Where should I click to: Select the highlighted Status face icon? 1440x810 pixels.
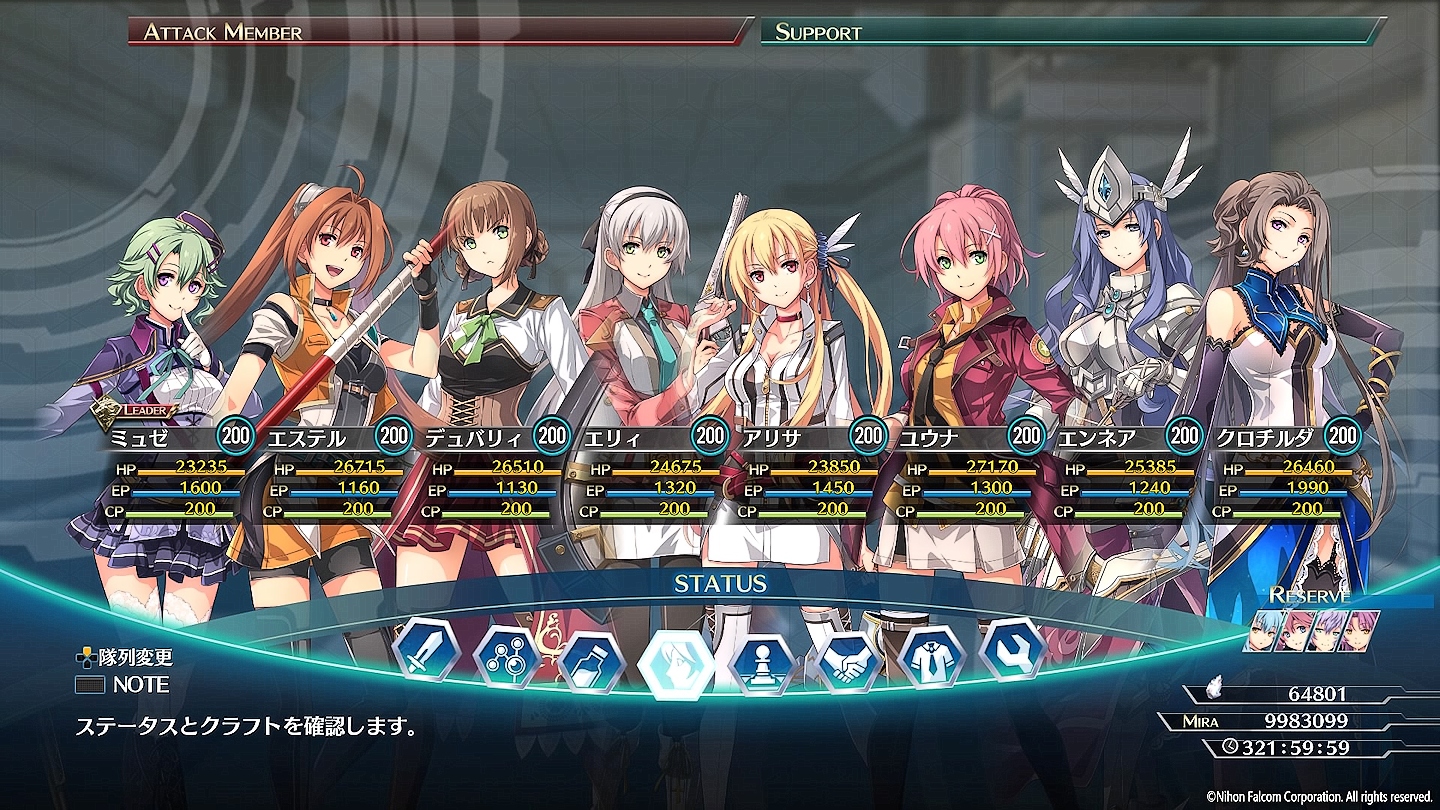[677, 664]
